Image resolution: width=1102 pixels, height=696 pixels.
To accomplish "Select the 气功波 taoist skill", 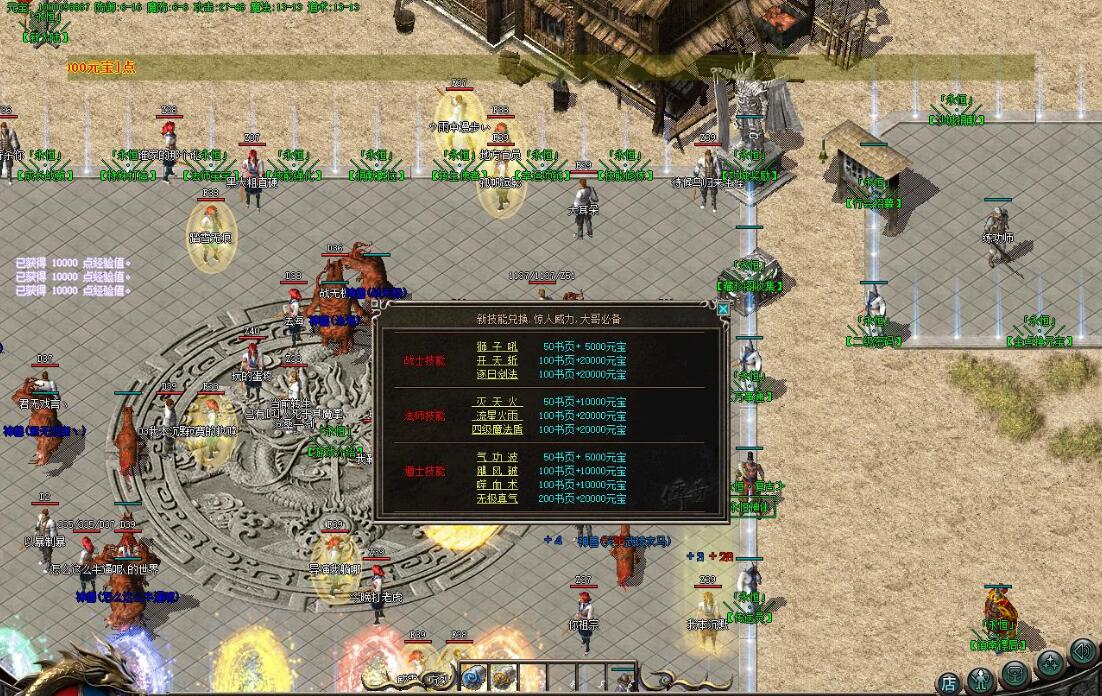I will coord(496,457).
